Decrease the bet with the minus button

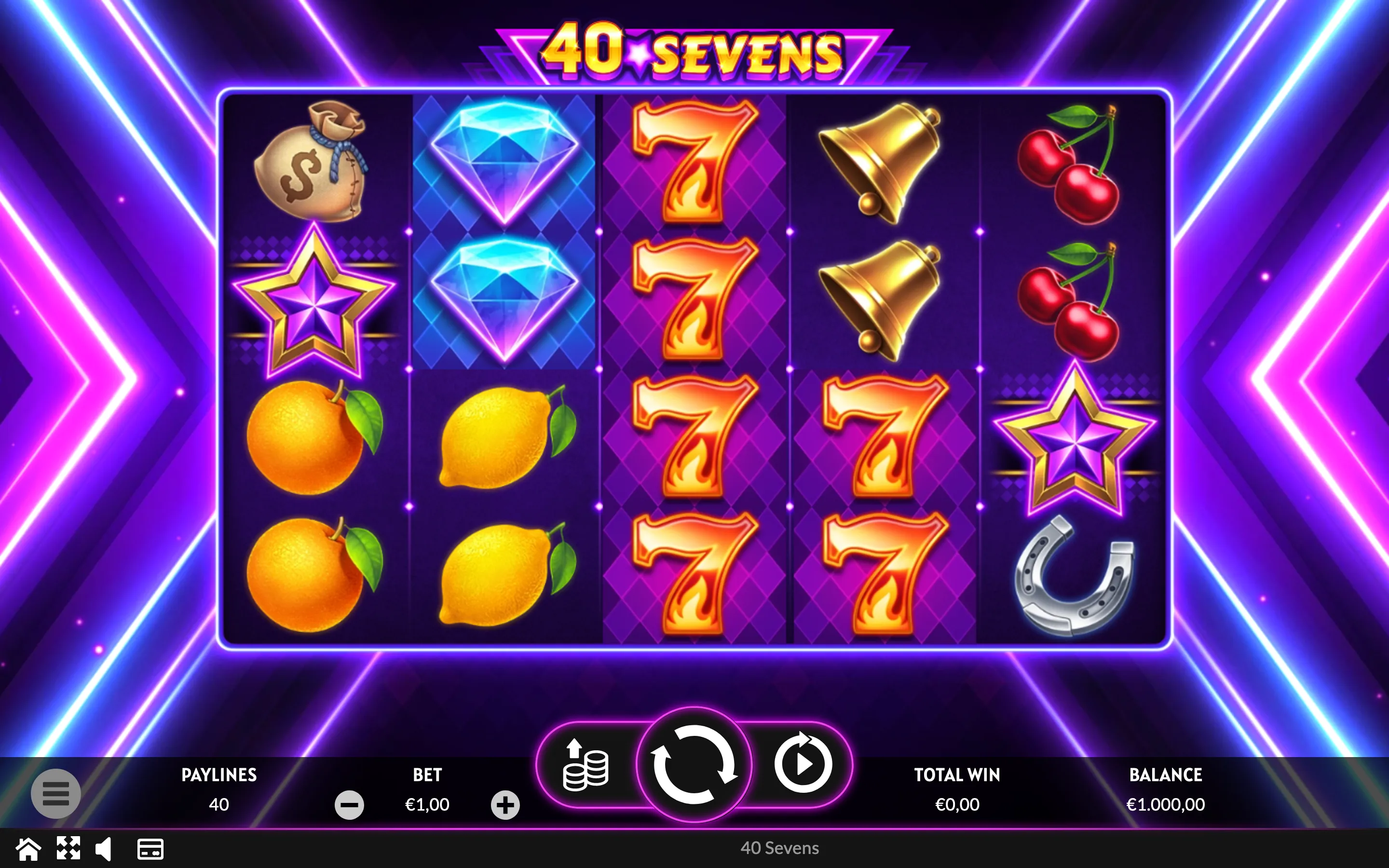tap(349, 805)
